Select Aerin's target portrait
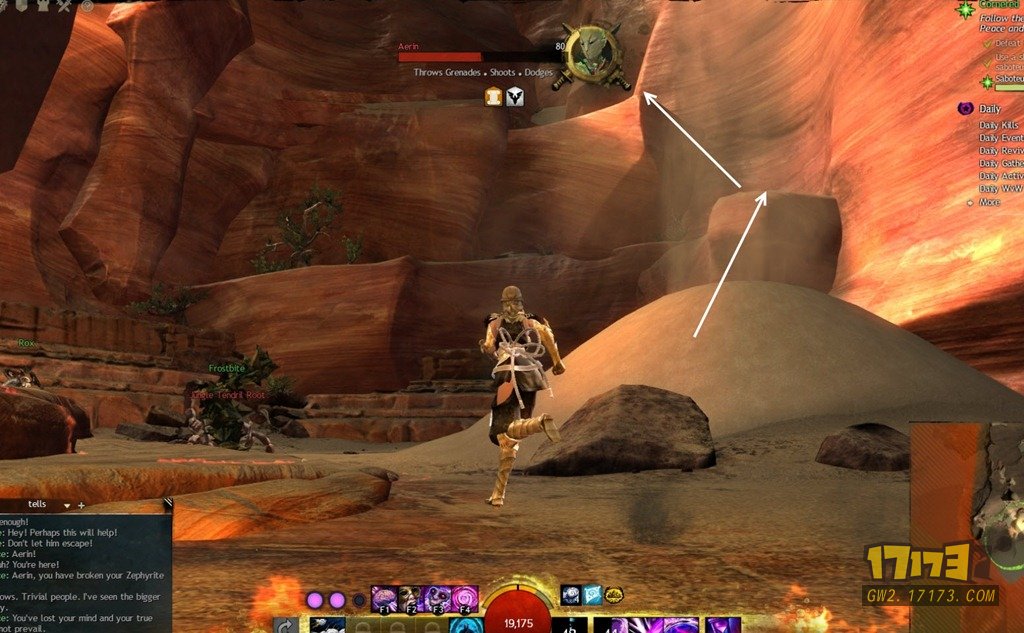1024x633 pixels. tap(594, 53)
